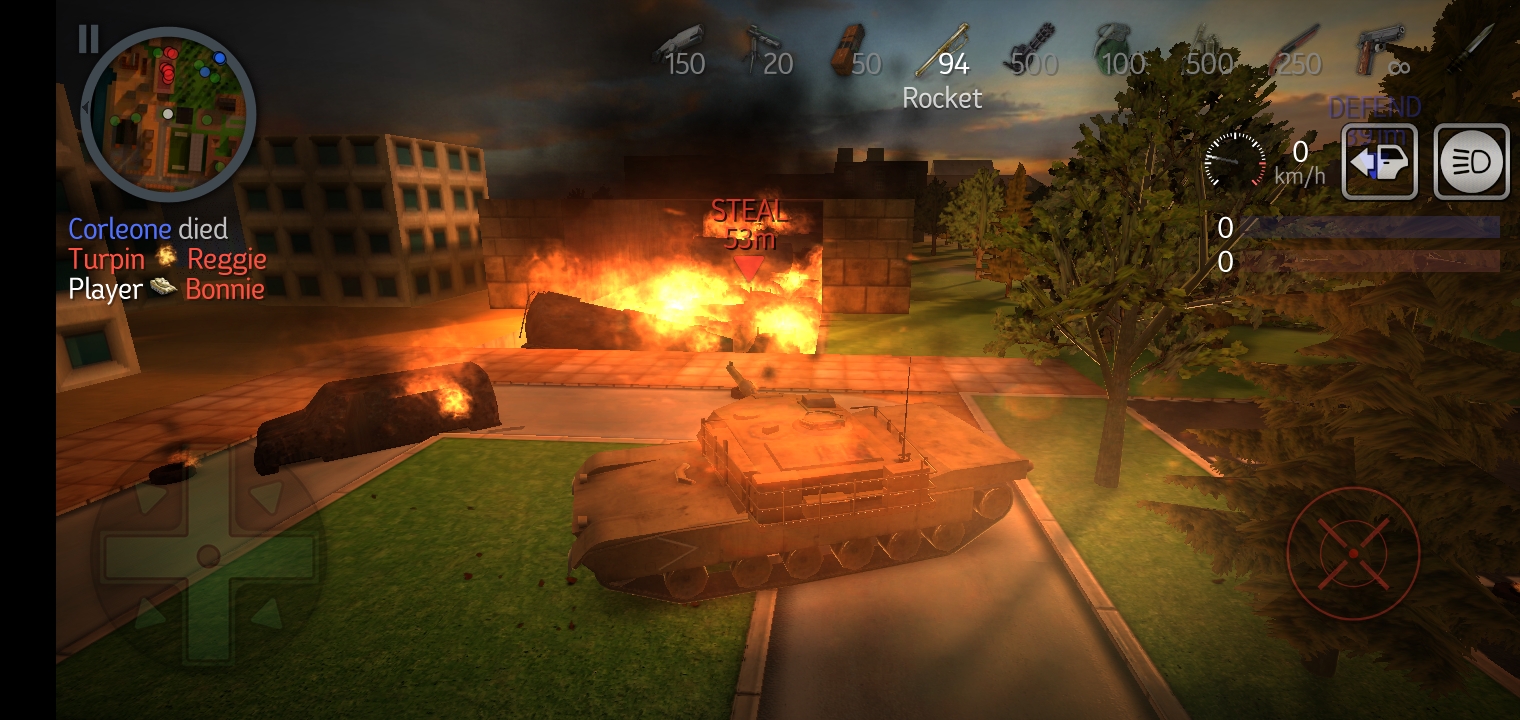Open the circular minimap

[x=167, y=114]
